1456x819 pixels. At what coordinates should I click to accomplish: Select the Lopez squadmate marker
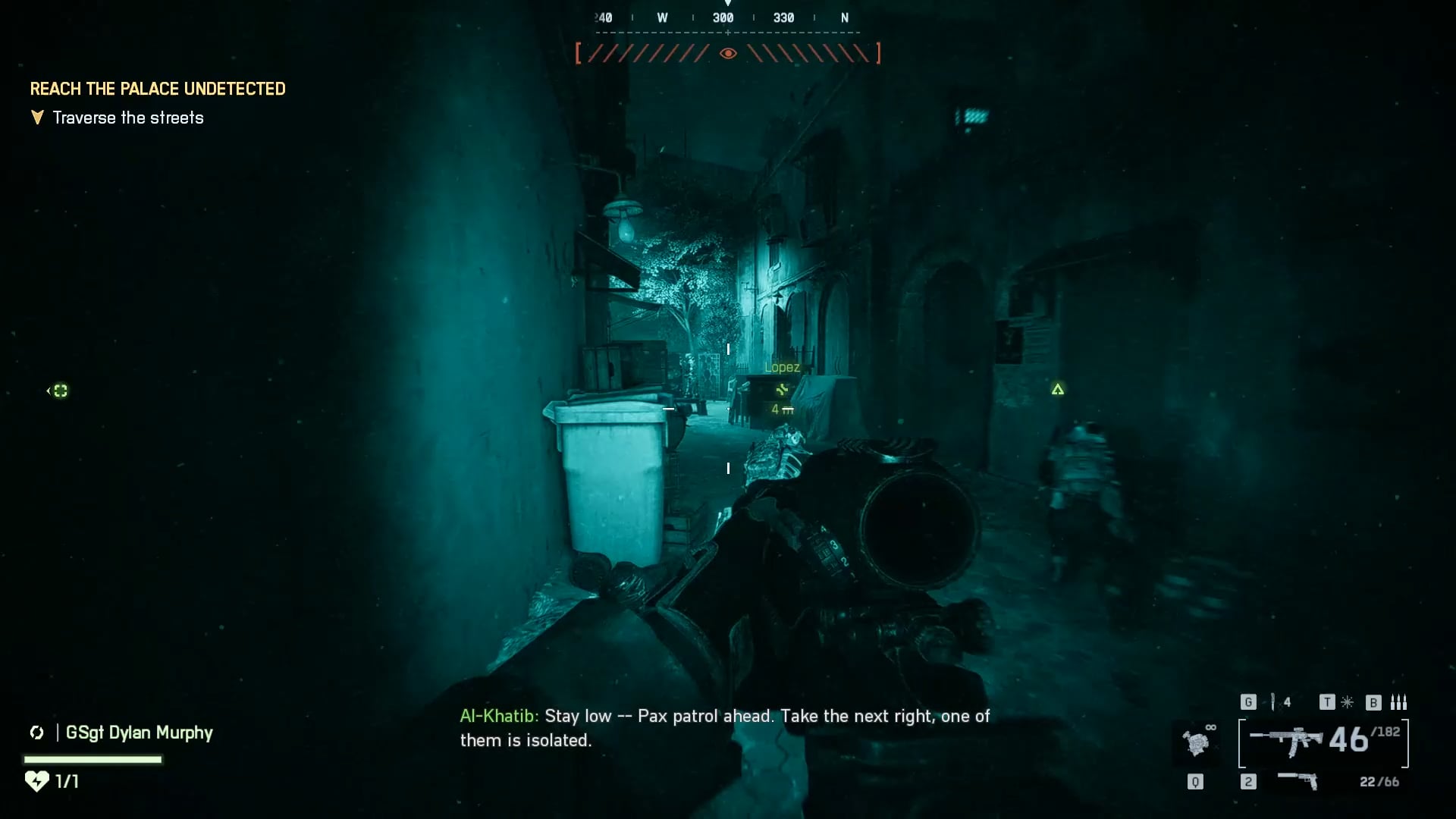(x=782, y=389)
